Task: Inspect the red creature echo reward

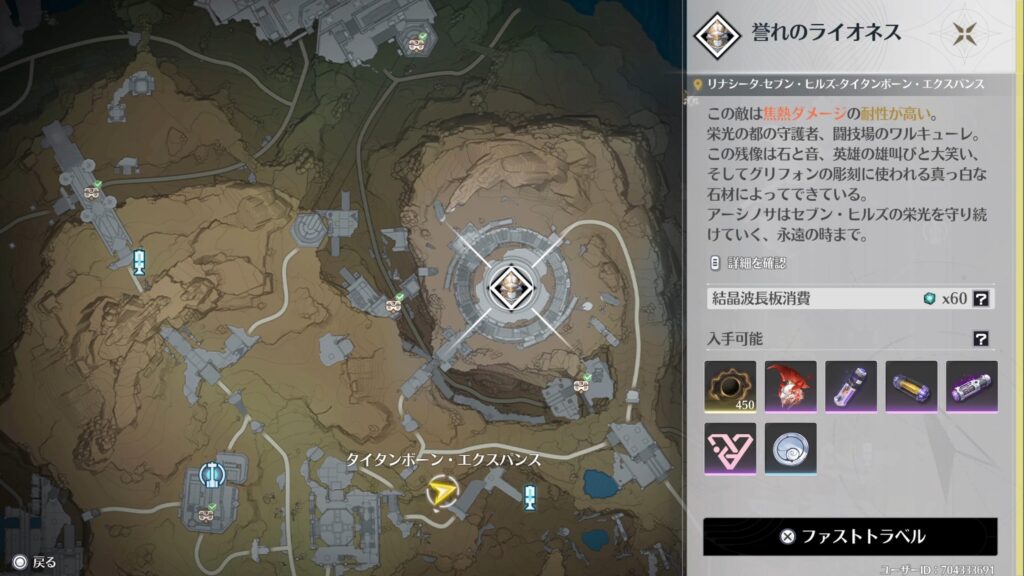Action: (790, 387)
